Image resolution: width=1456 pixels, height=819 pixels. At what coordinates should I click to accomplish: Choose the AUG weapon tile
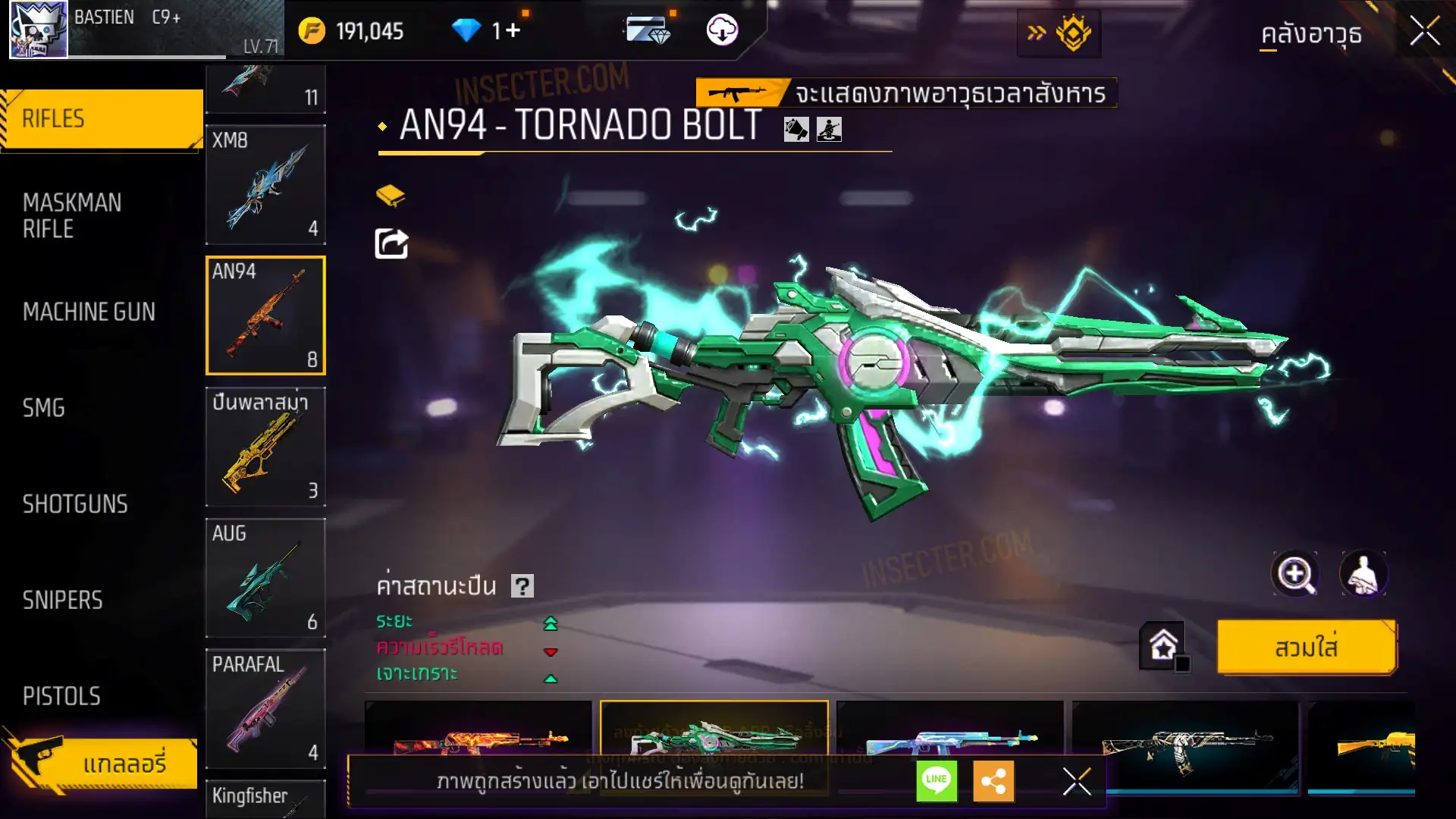[x=265, y=578]
